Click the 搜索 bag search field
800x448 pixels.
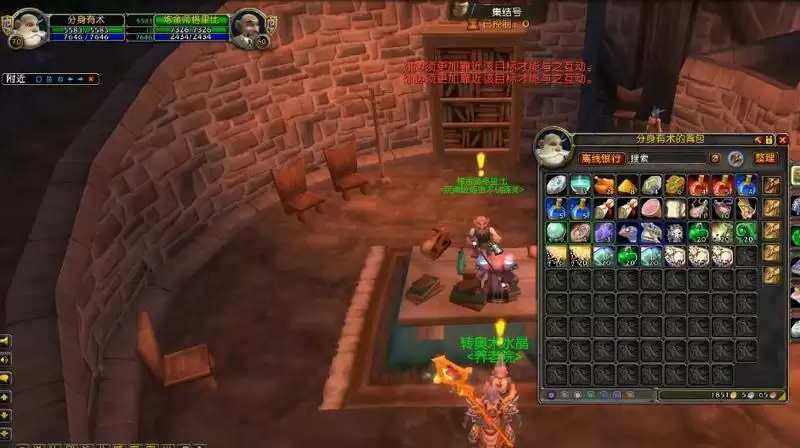668,158
